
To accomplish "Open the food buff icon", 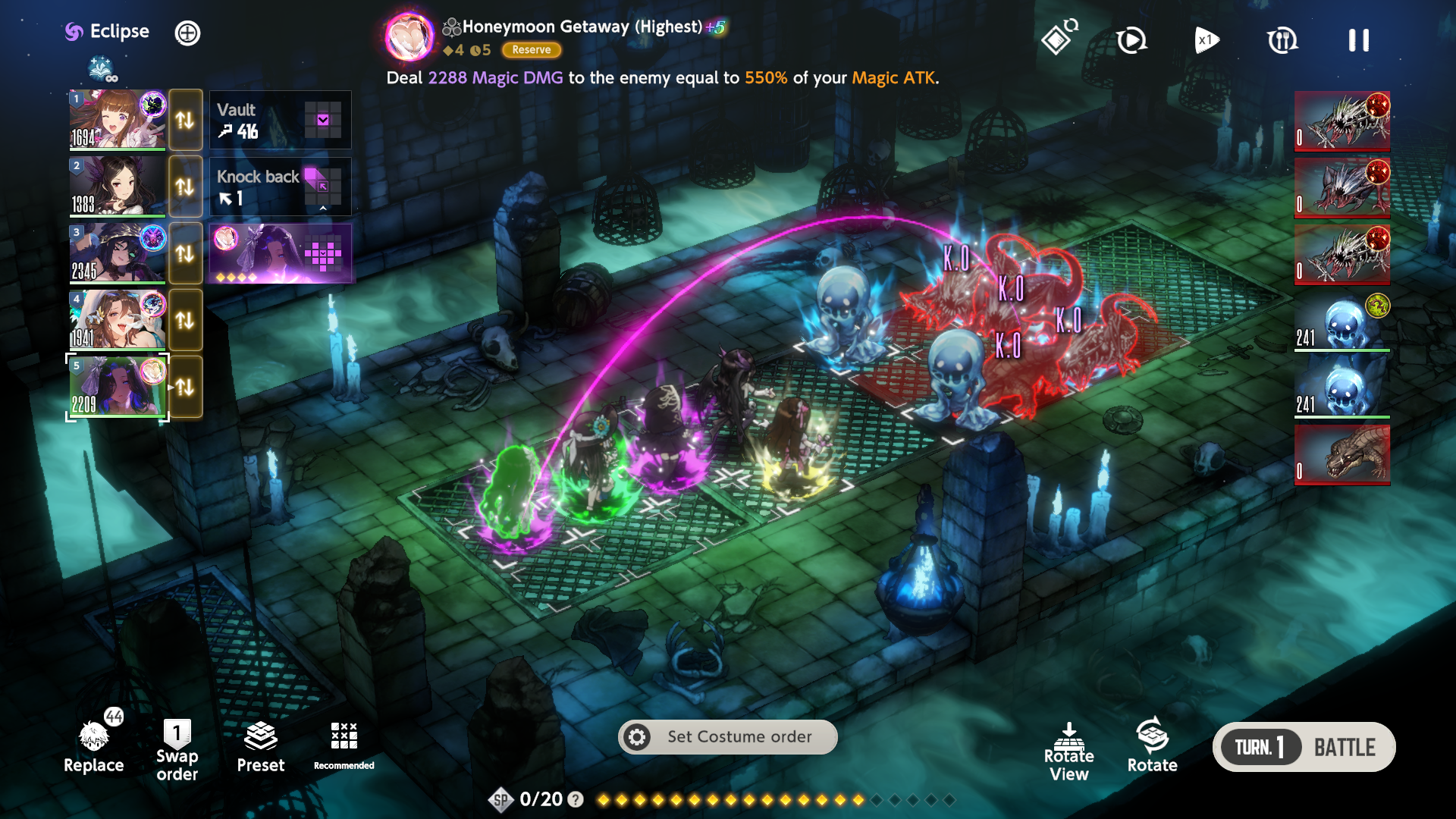I will point(1282,40).
